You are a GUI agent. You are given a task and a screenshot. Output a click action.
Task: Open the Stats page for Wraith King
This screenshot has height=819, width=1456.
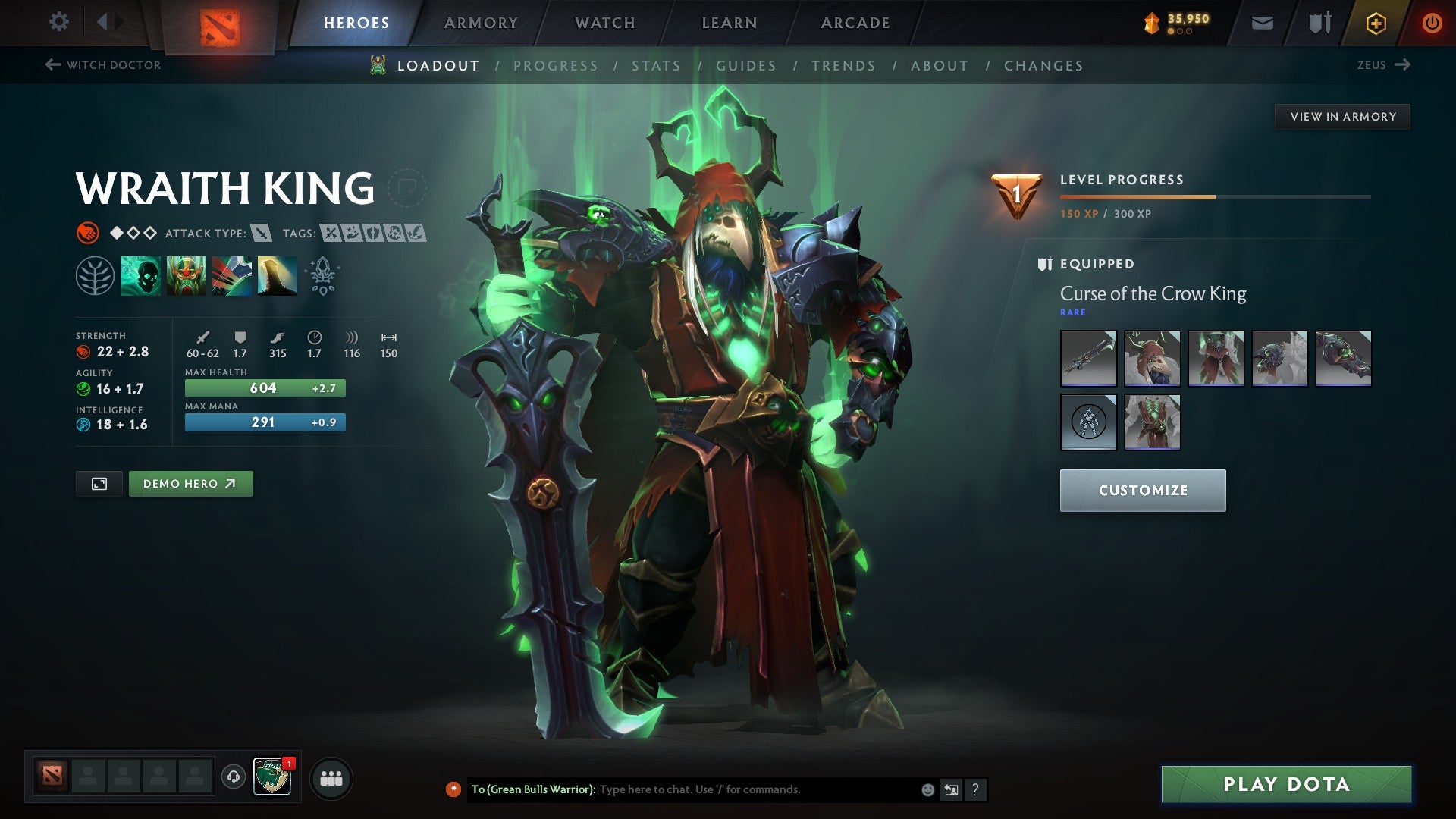[x=657, y=66]
